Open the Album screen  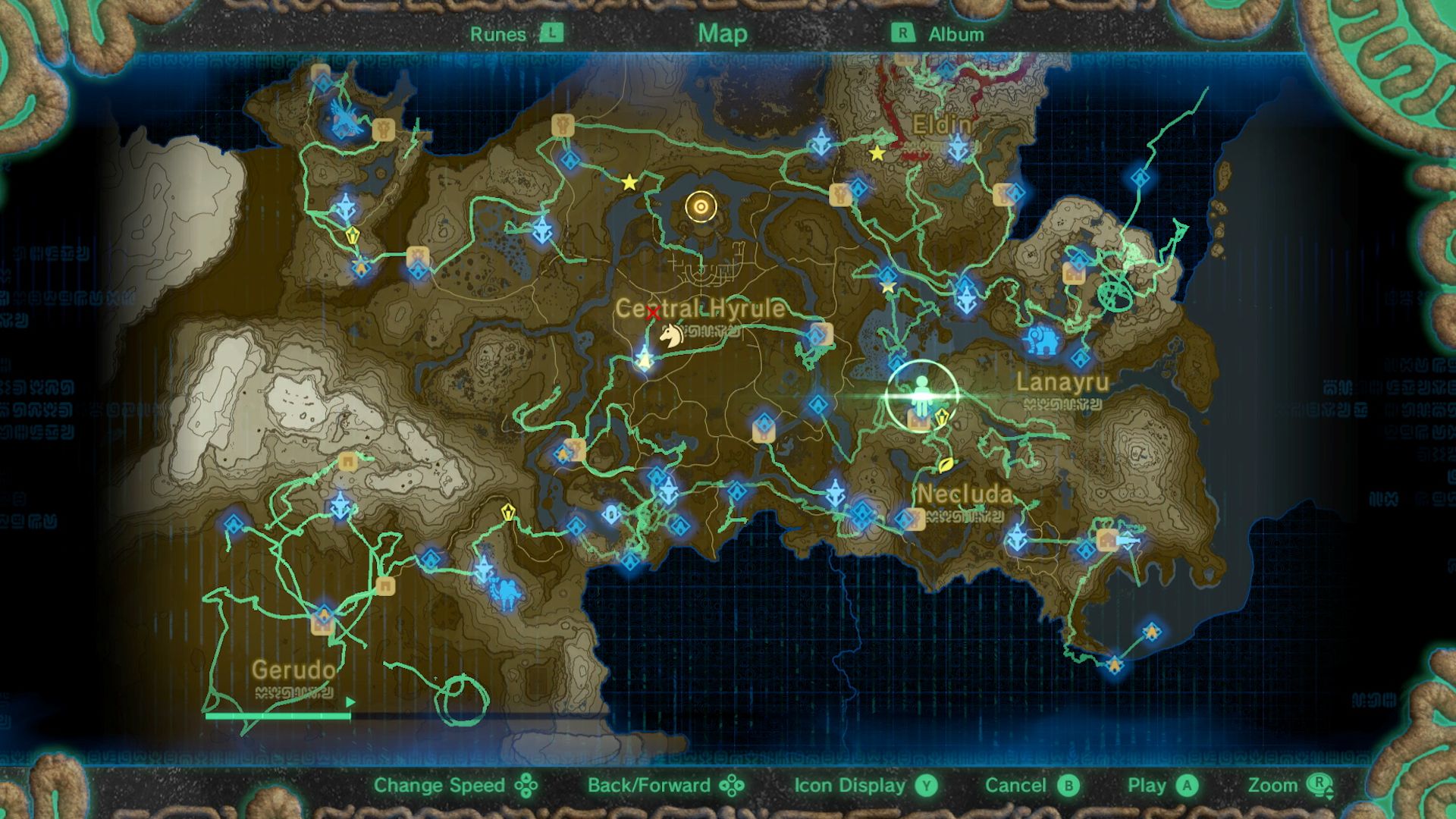tap(954, 33)
